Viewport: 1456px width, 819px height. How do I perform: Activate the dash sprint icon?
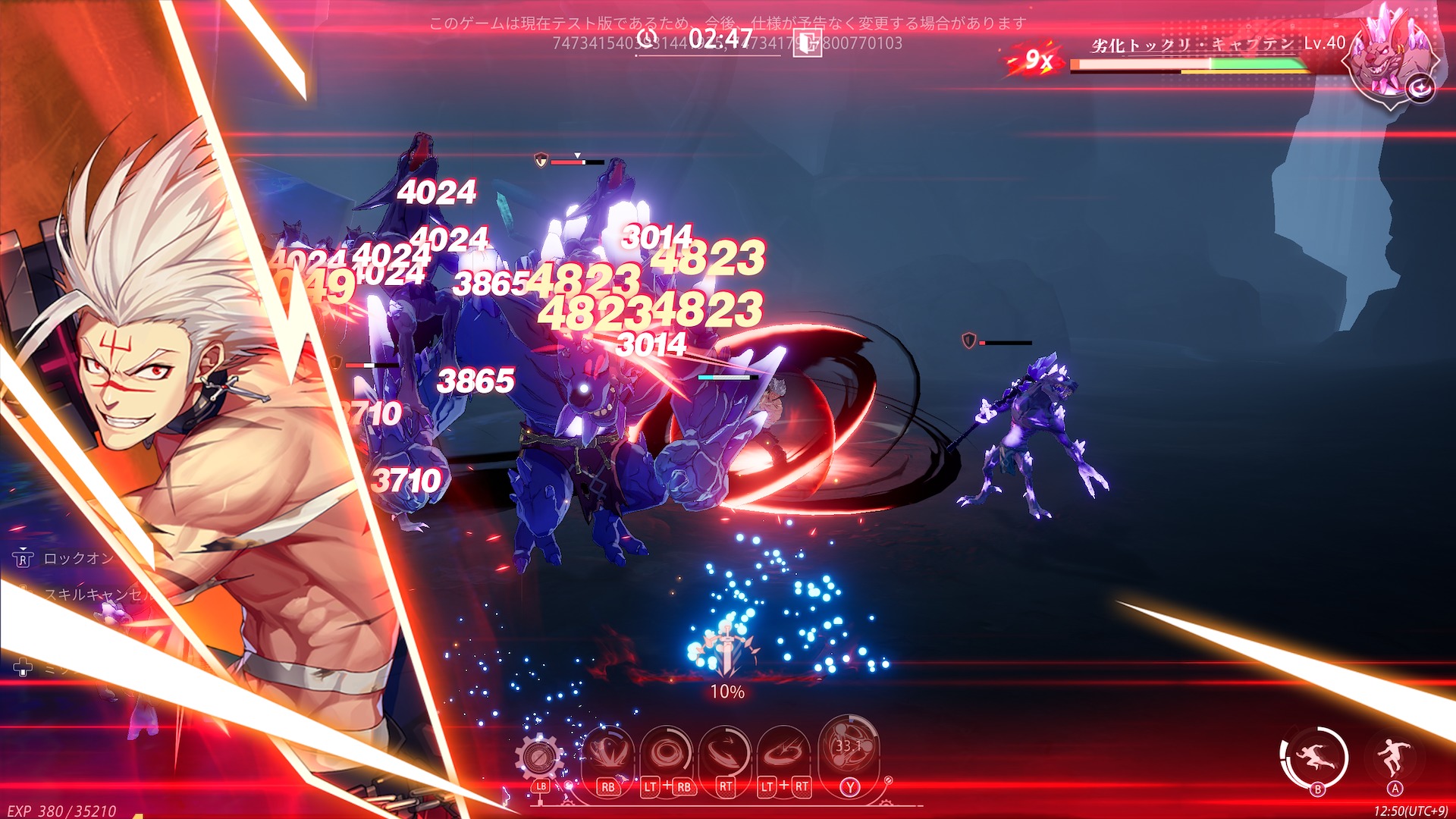1314,757
